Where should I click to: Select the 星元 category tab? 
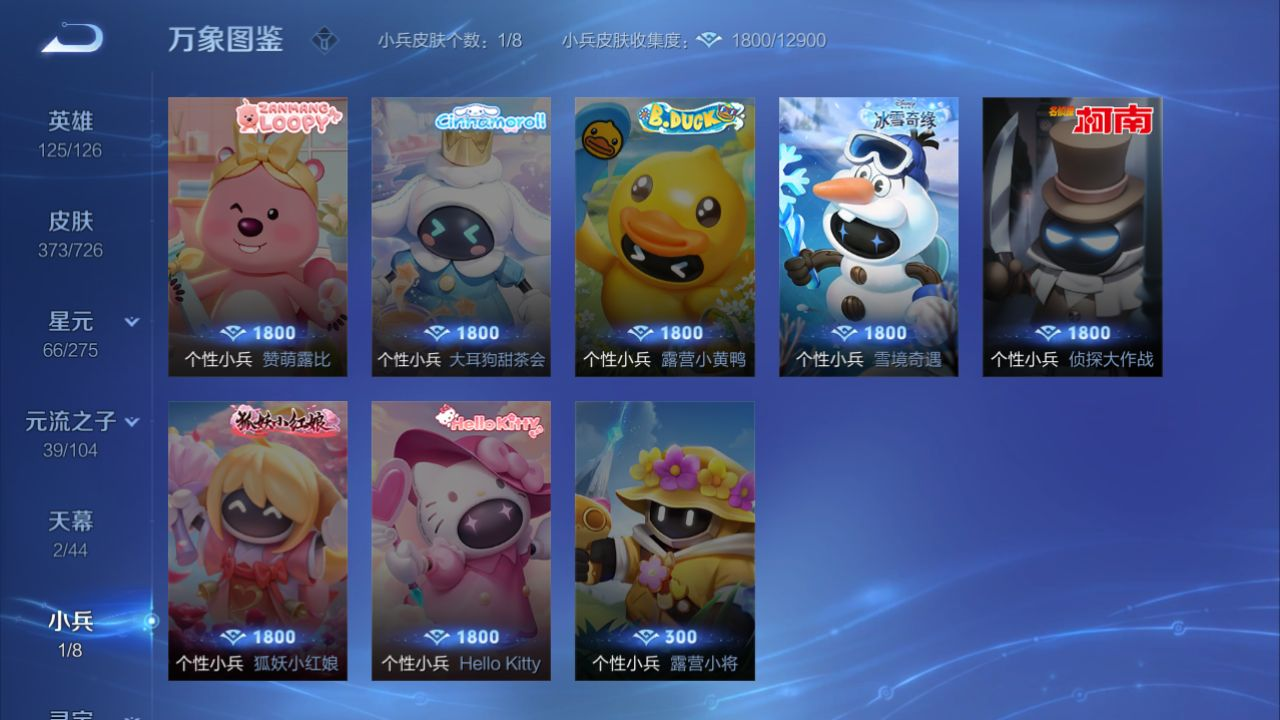(70, 333)
